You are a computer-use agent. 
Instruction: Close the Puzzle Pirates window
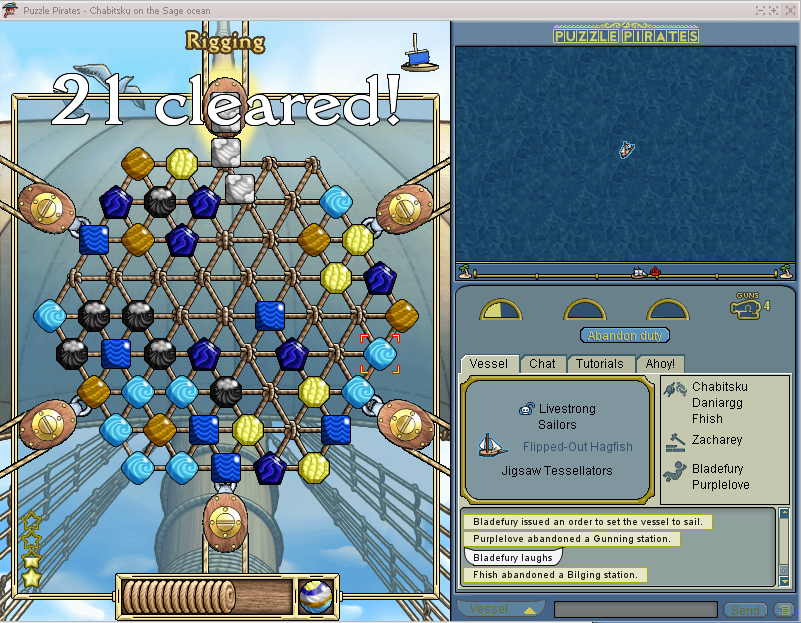(x=790, y=10)
